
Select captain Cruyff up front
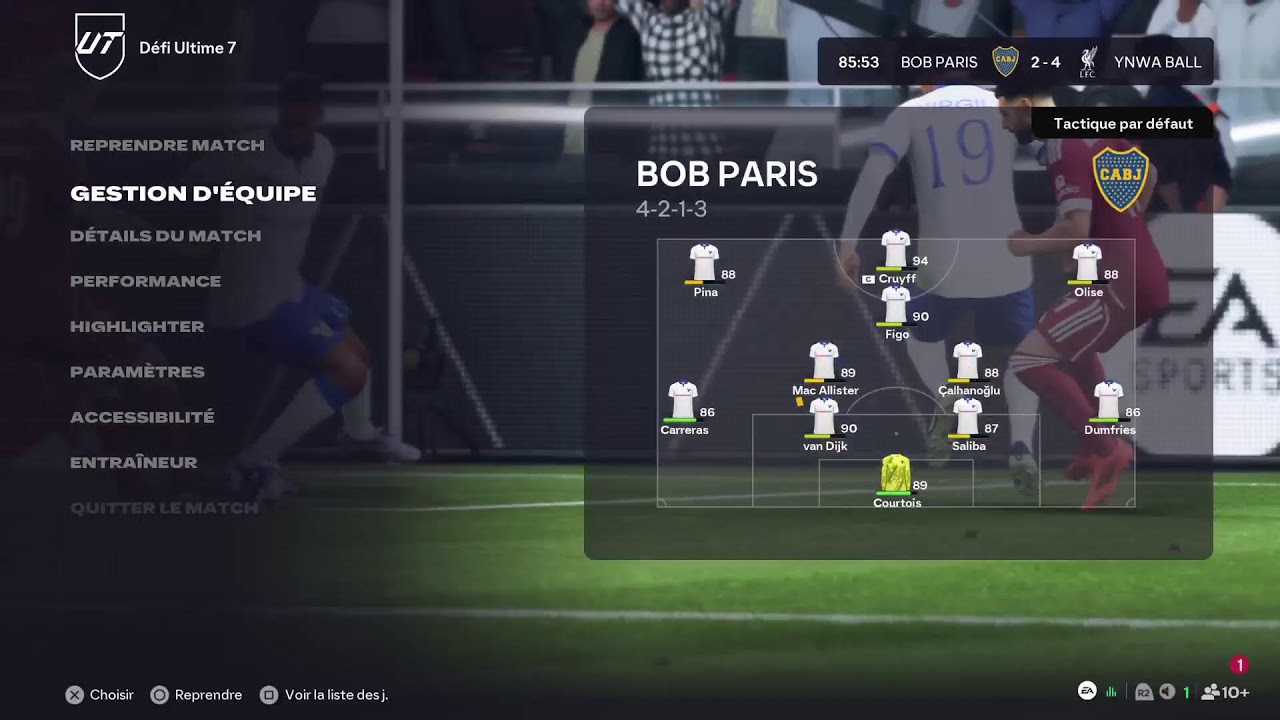[896, 250]
